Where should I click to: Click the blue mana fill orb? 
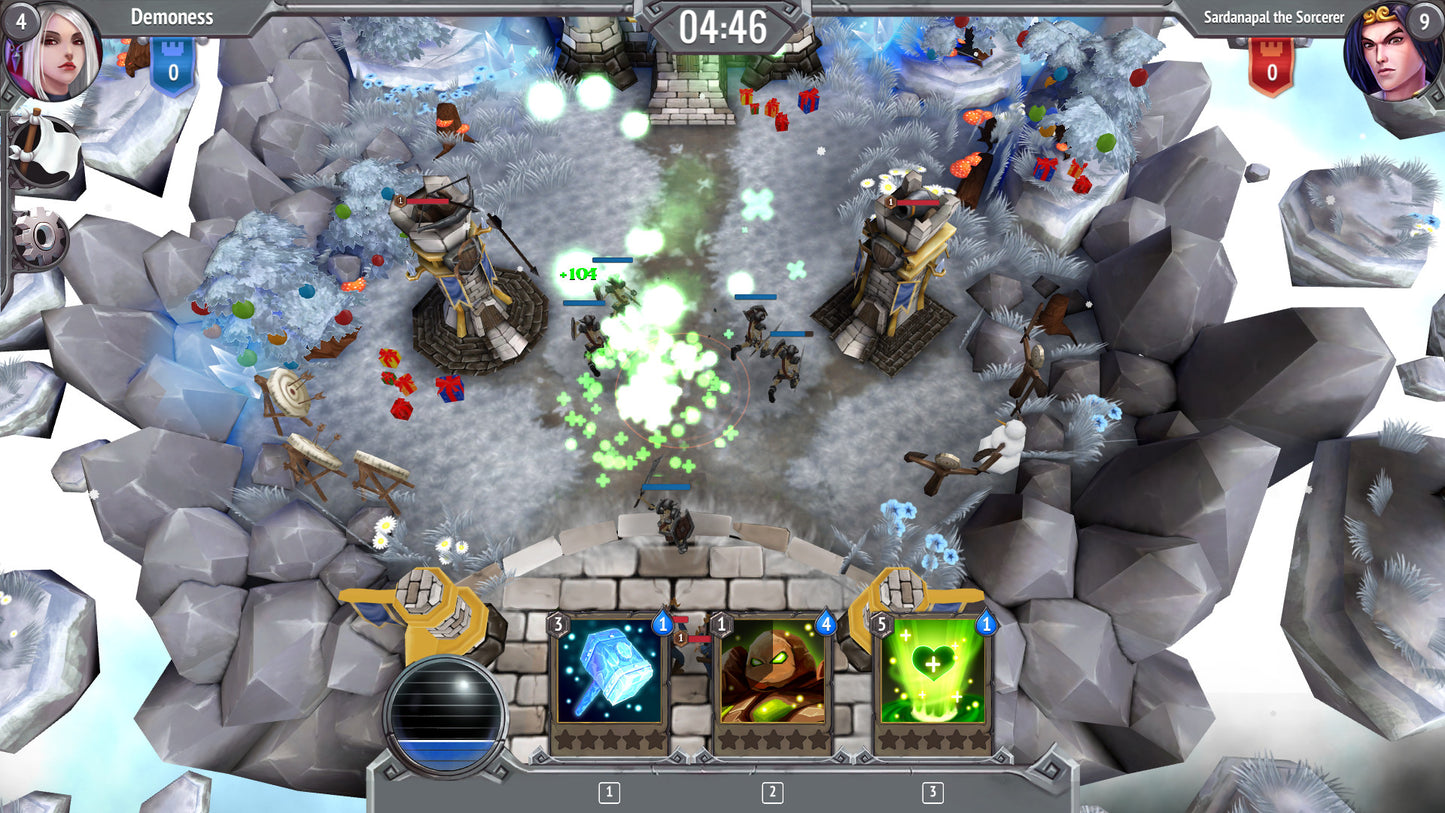point(443,710)
